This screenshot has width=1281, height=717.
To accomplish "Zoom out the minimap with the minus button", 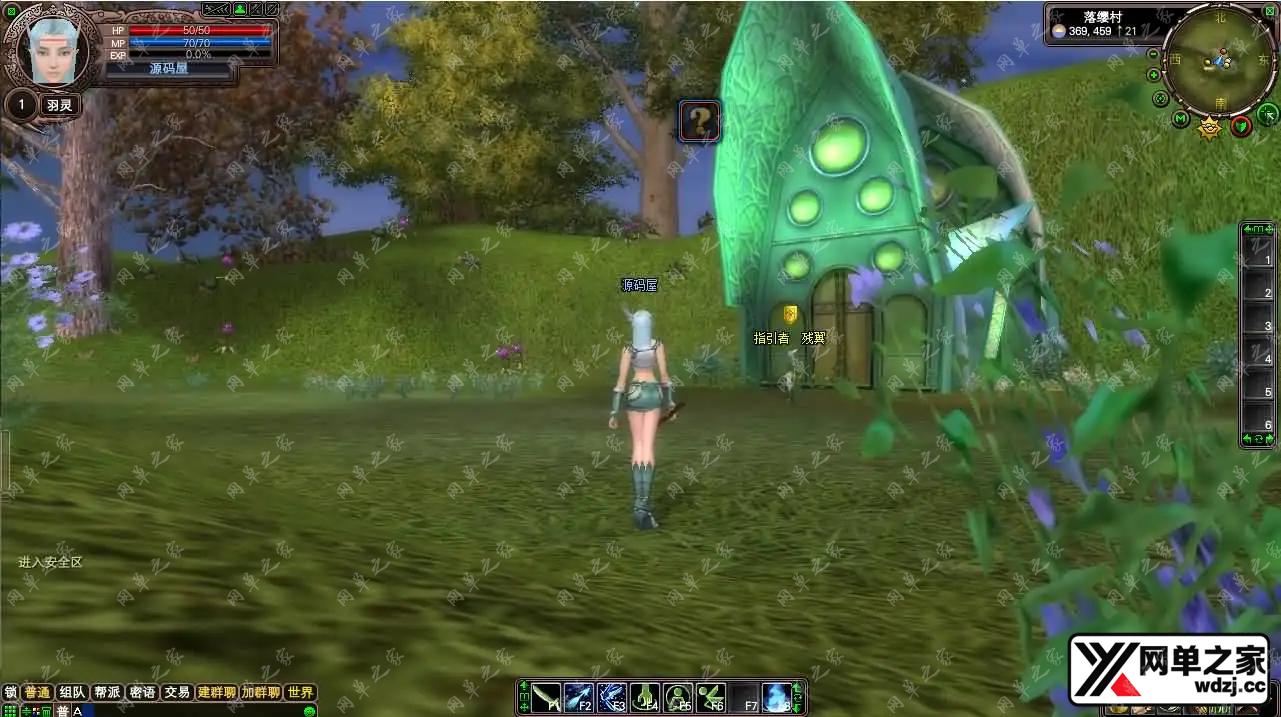I will 1154,52.
